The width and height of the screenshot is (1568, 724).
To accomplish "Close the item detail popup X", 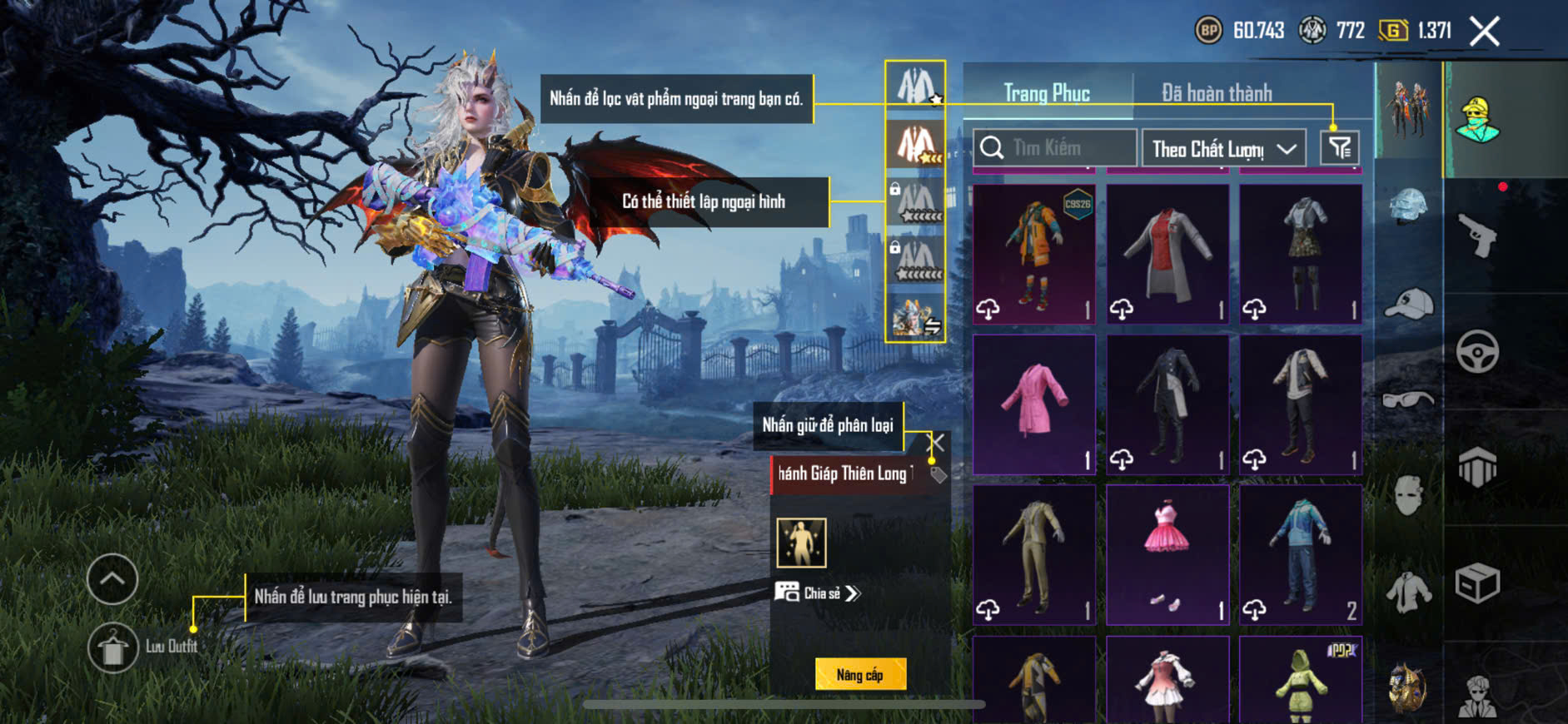I will [937, 443].
